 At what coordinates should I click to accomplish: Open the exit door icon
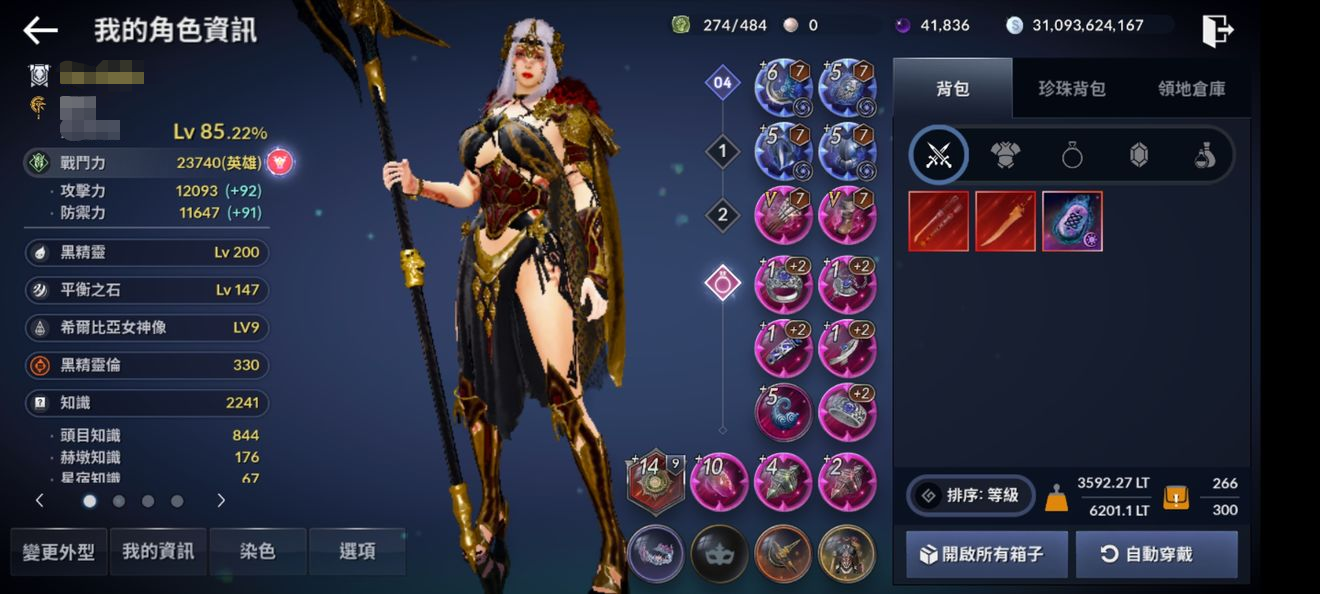coord(1217,30)
